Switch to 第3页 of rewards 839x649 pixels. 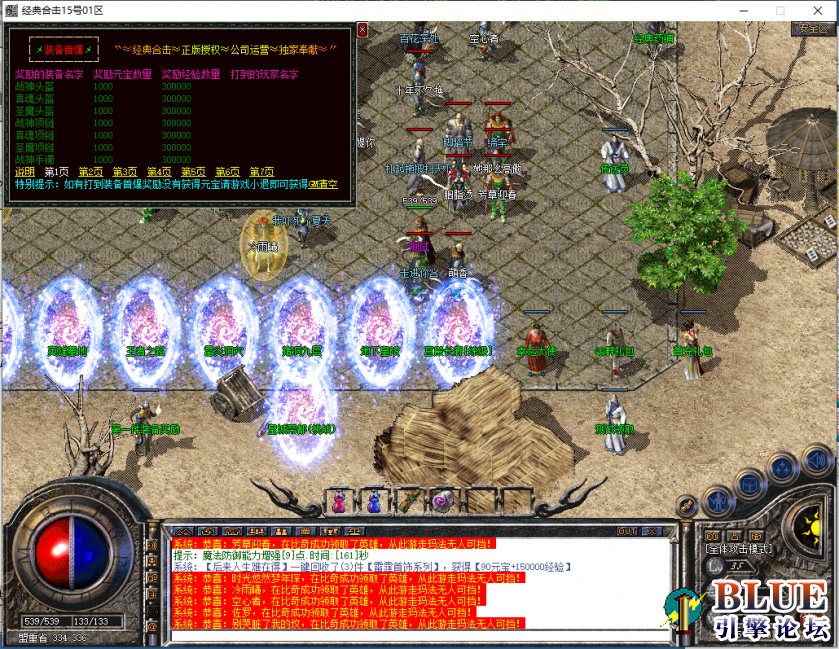(124, 172)
